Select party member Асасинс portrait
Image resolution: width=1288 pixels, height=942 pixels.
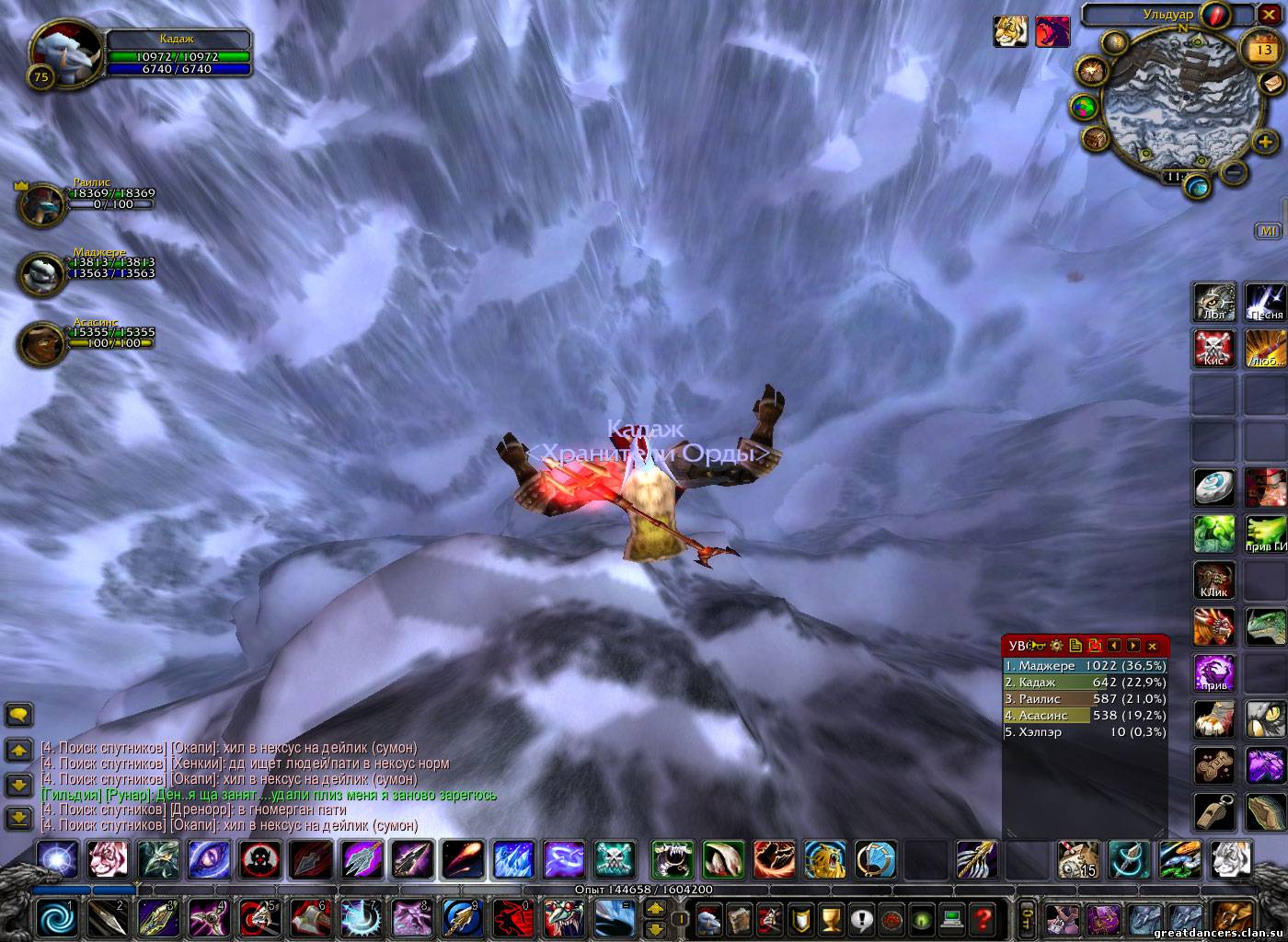pos(41,342)
